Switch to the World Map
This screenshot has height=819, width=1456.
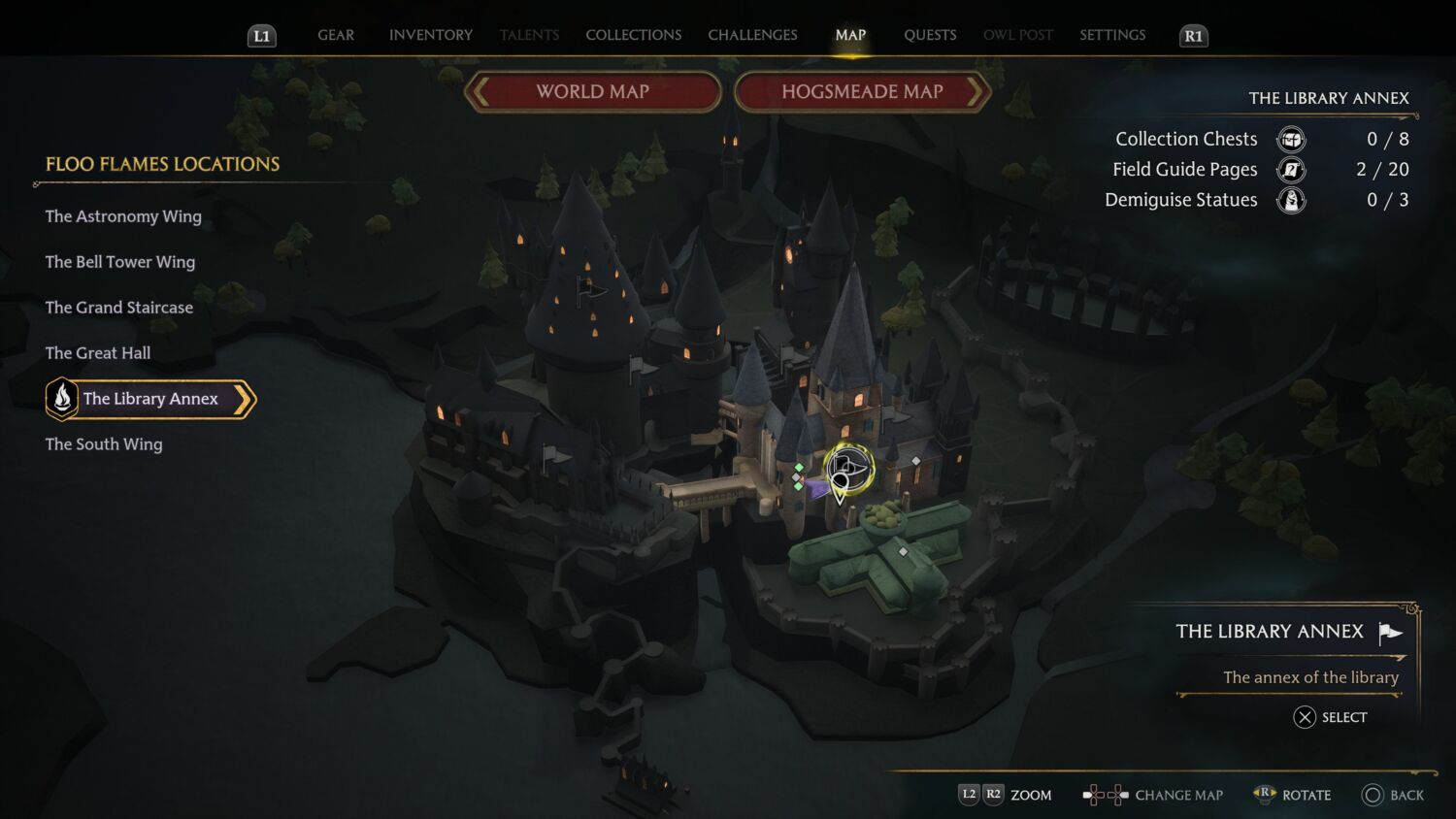[x=593, y=91]
